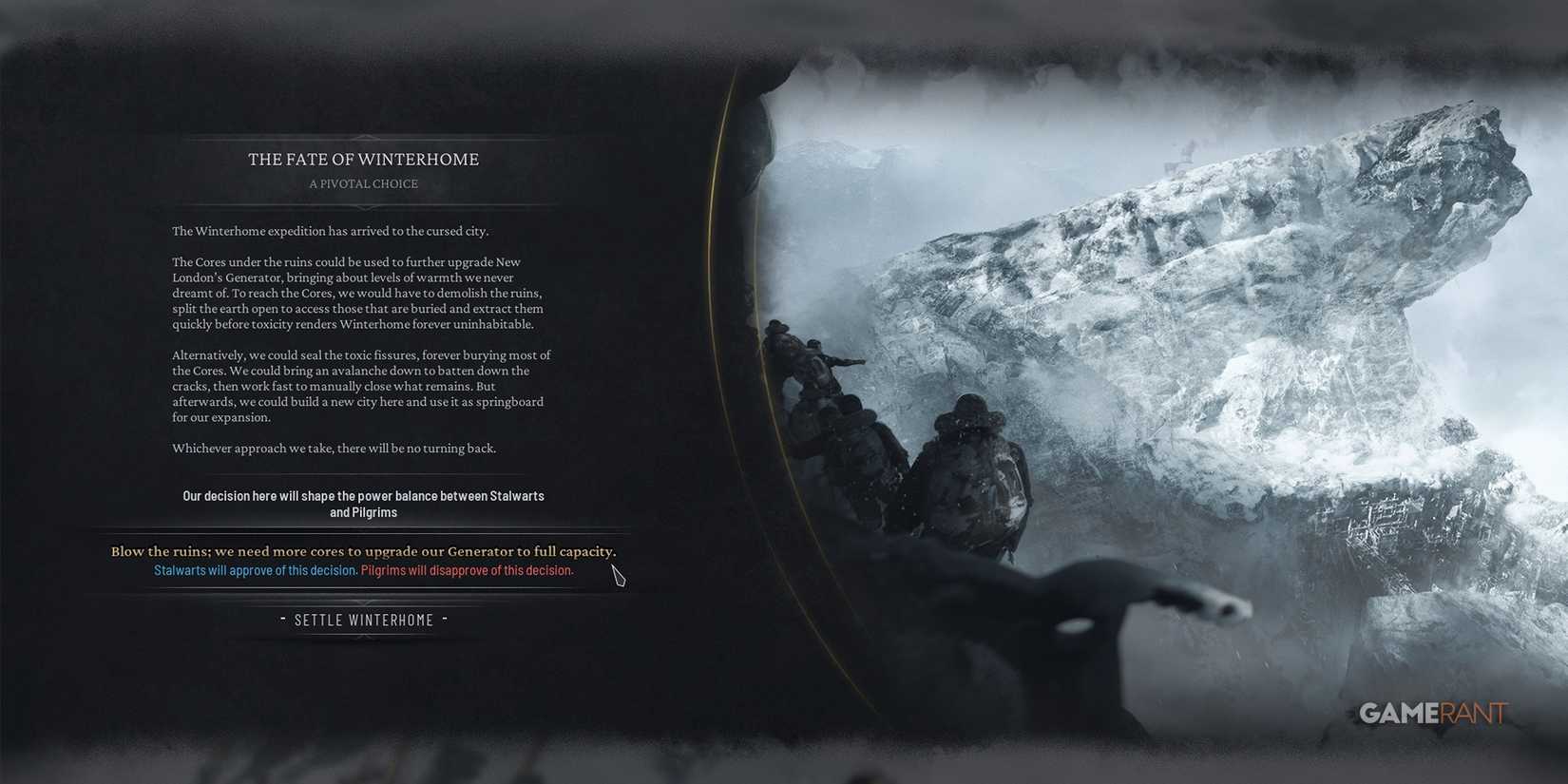The image size is (1568, 784).
Task: Select the 'A PIVOTAL CHOICE' subtitle
Action: point(364,183)
